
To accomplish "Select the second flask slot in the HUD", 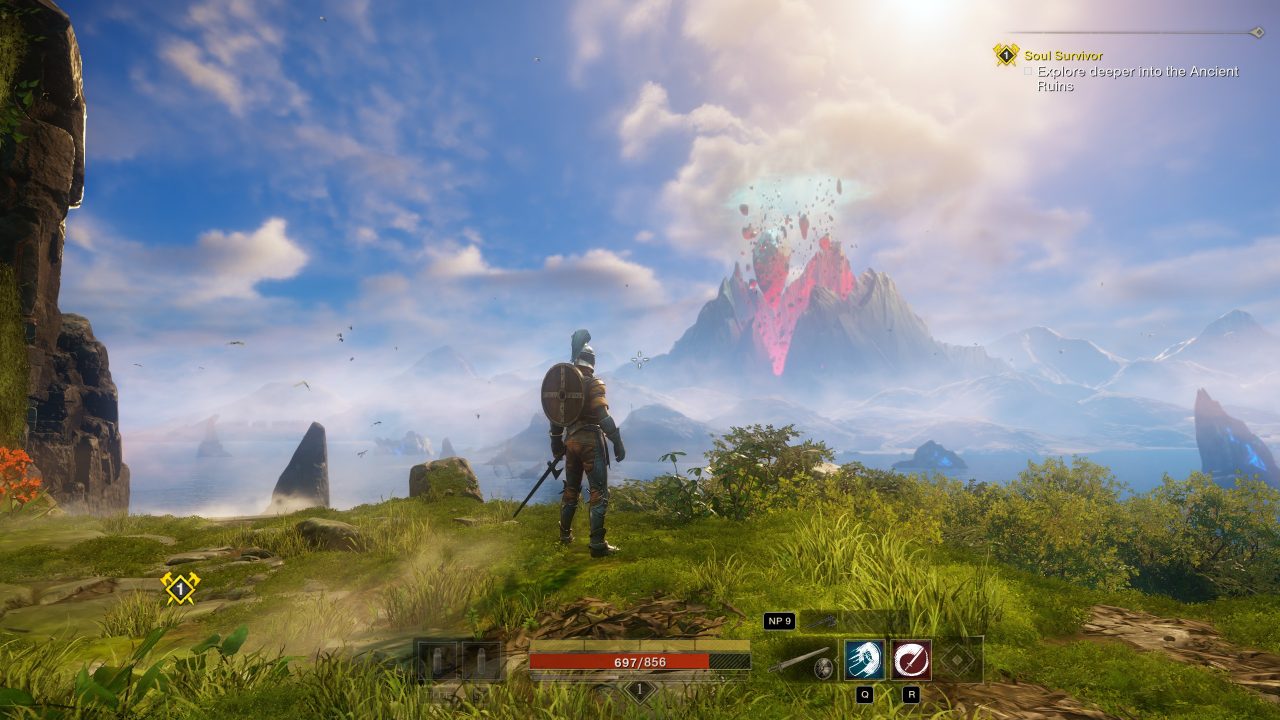I will [x=481, y=660].
